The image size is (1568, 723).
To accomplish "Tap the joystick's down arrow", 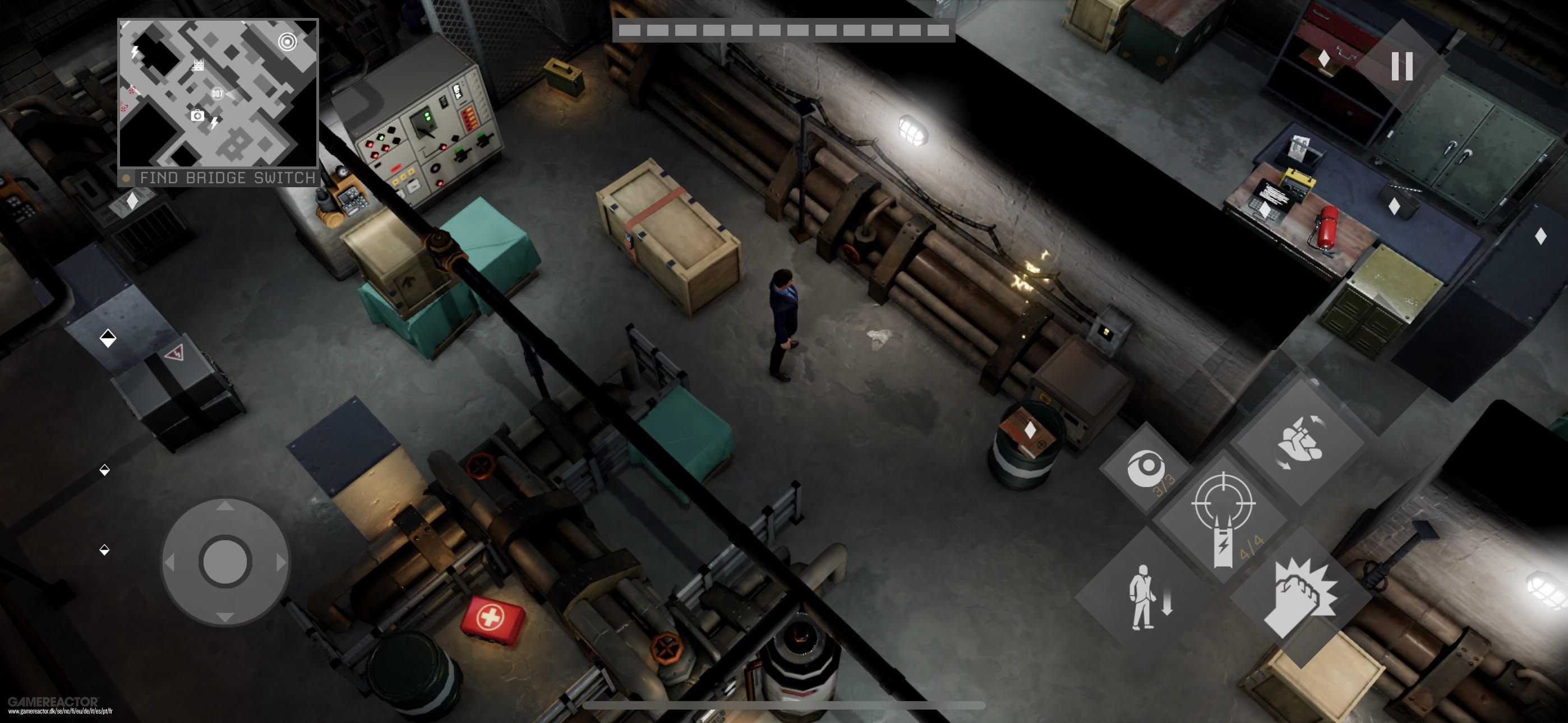I will (x=225, y=617).
